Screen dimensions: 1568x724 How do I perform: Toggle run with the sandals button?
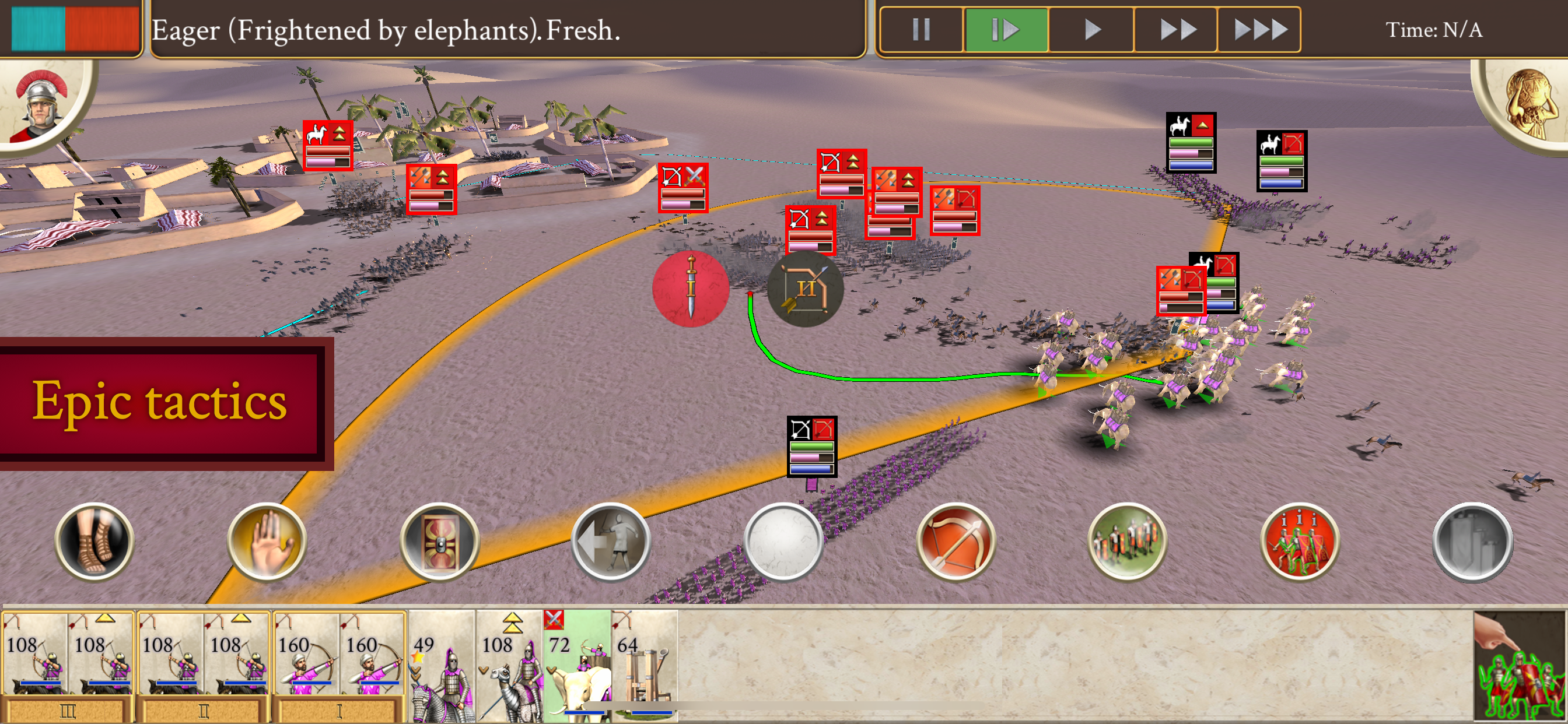point(94,540)
